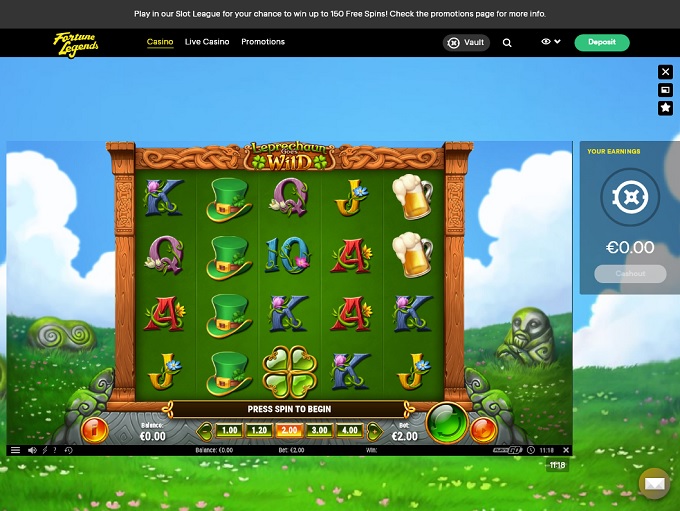Choose the 1.20 bet value

pos(259,430)
